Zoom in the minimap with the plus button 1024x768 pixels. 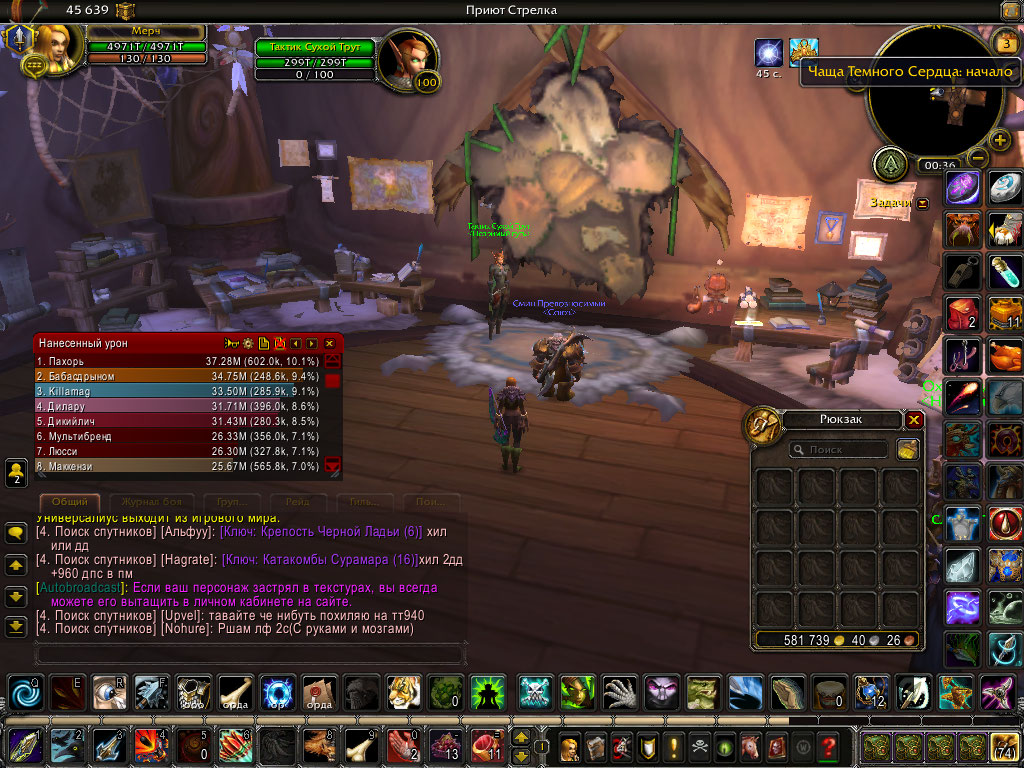[999, 140]
